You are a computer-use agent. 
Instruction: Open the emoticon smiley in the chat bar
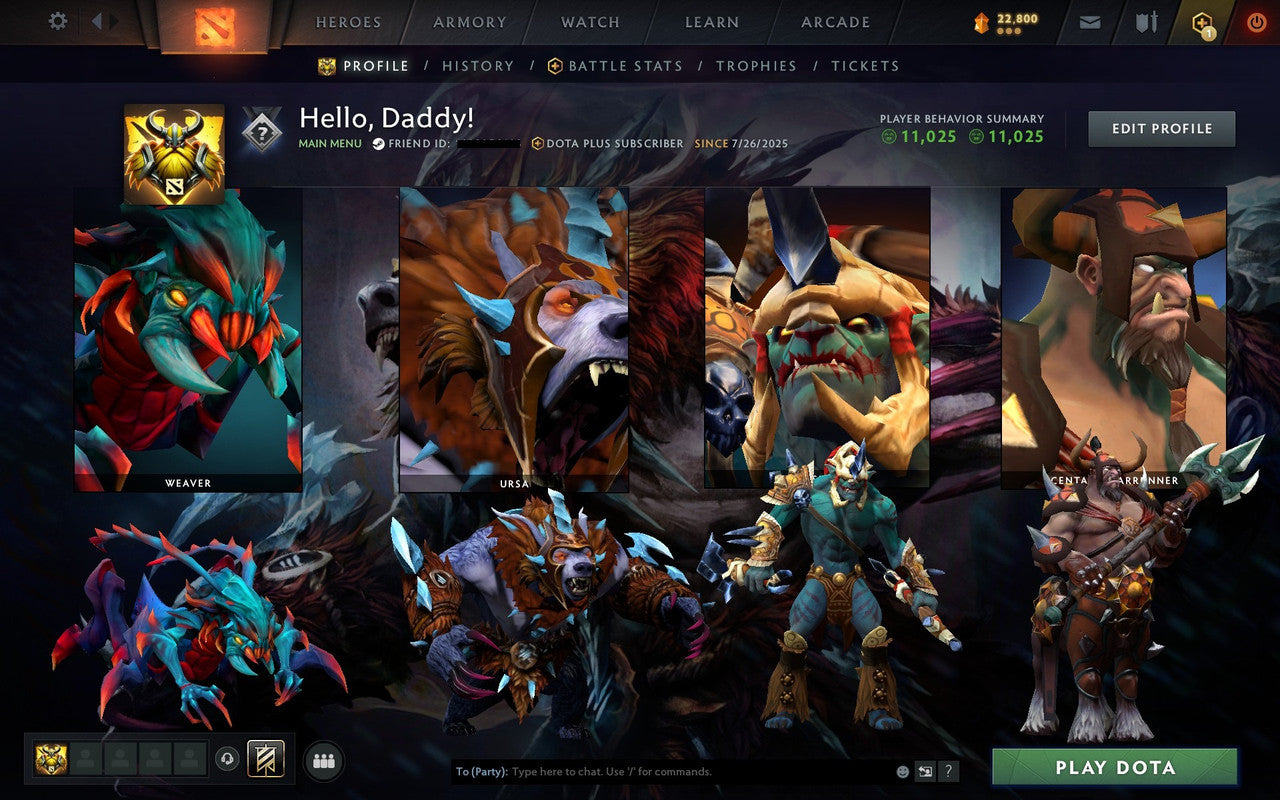(902, 770)
